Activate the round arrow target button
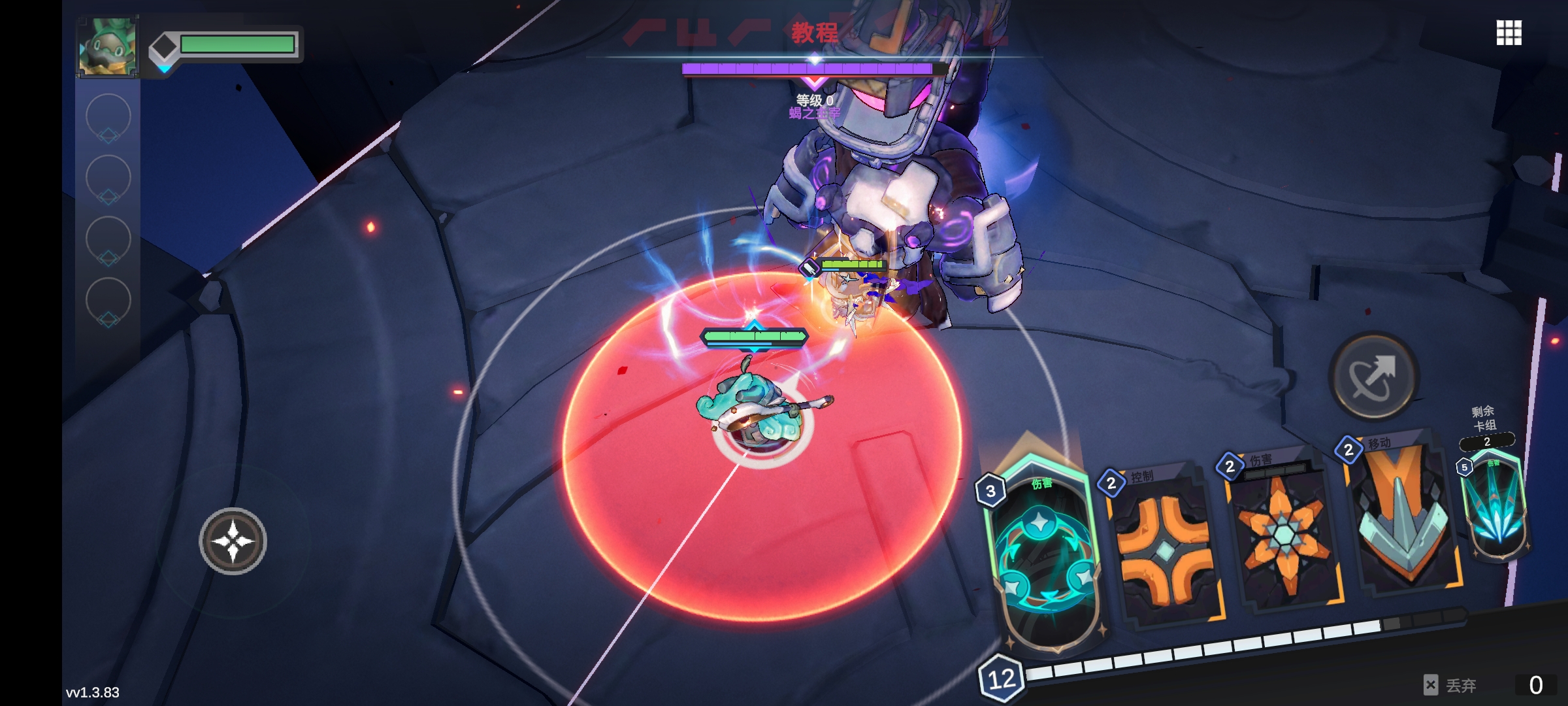This screenshot has height=706, width=1568. pos(1373,377)
